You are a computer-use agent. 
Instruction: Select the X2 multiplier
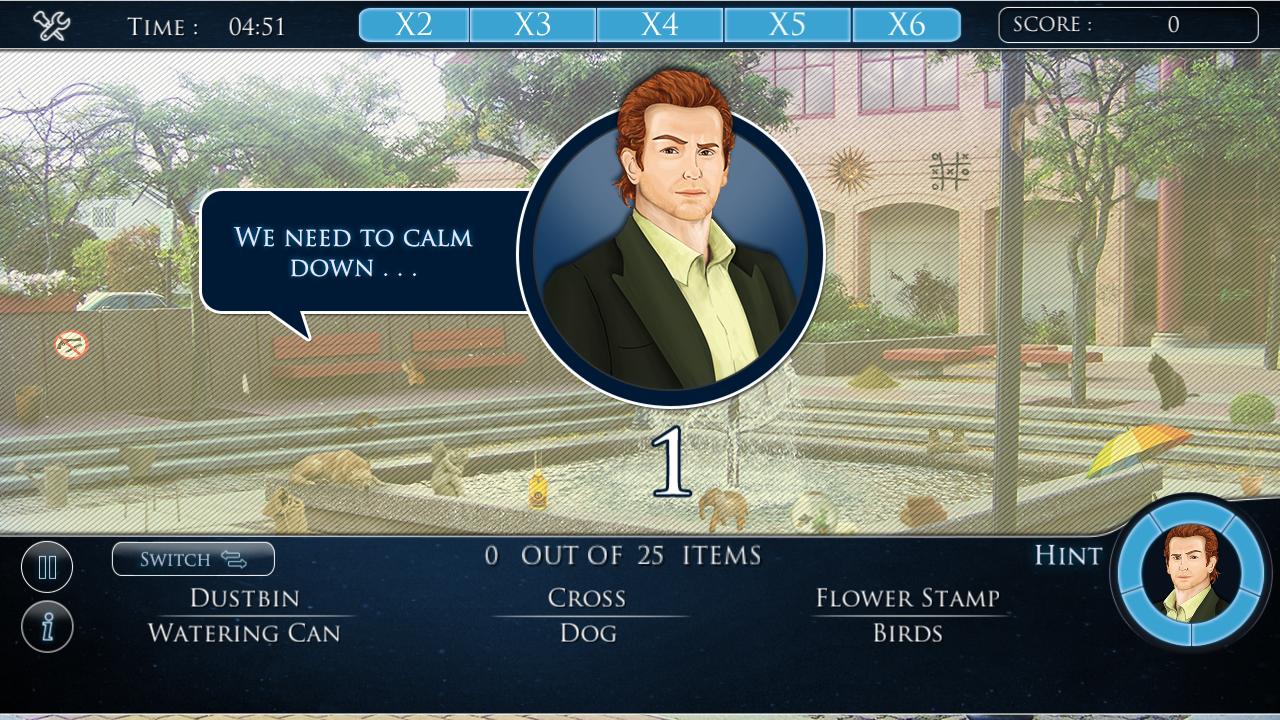(x=413, y=22)
